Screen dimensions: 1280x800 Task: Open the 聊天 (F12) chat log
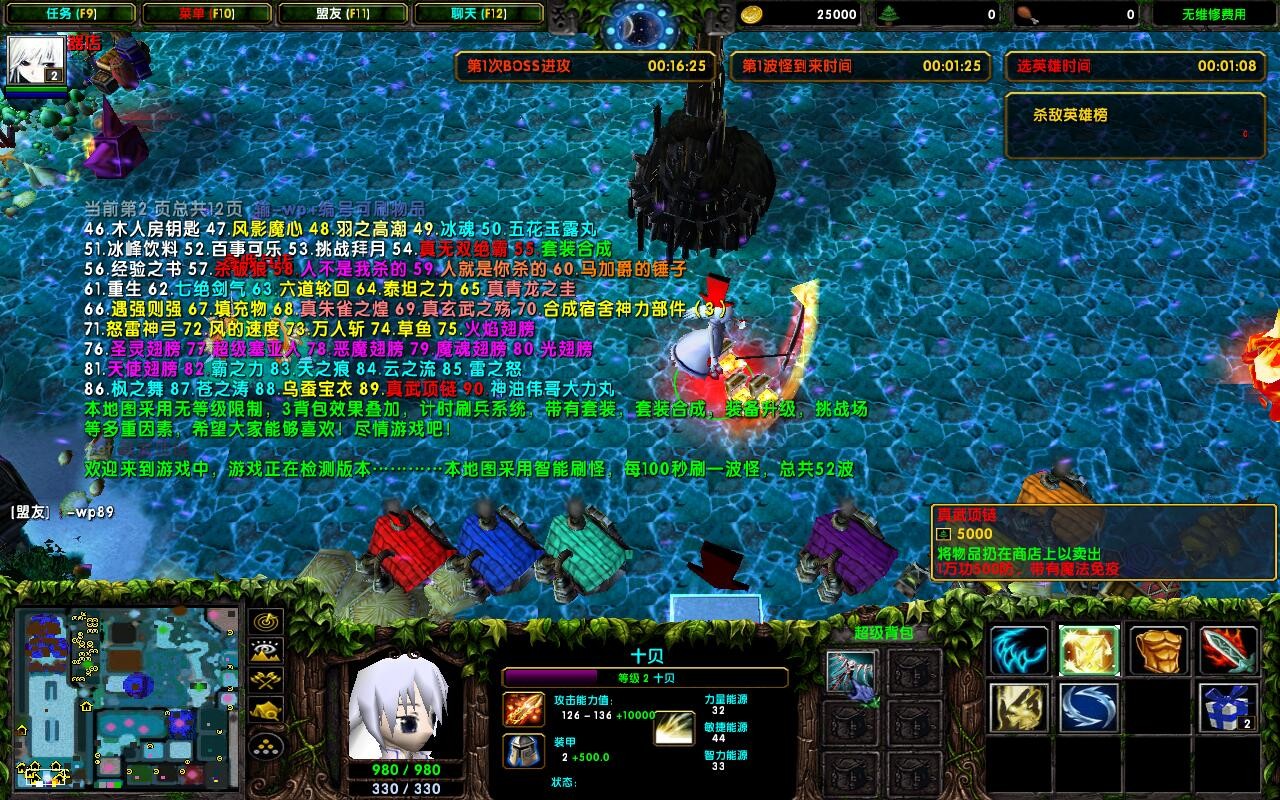(479, 14)
